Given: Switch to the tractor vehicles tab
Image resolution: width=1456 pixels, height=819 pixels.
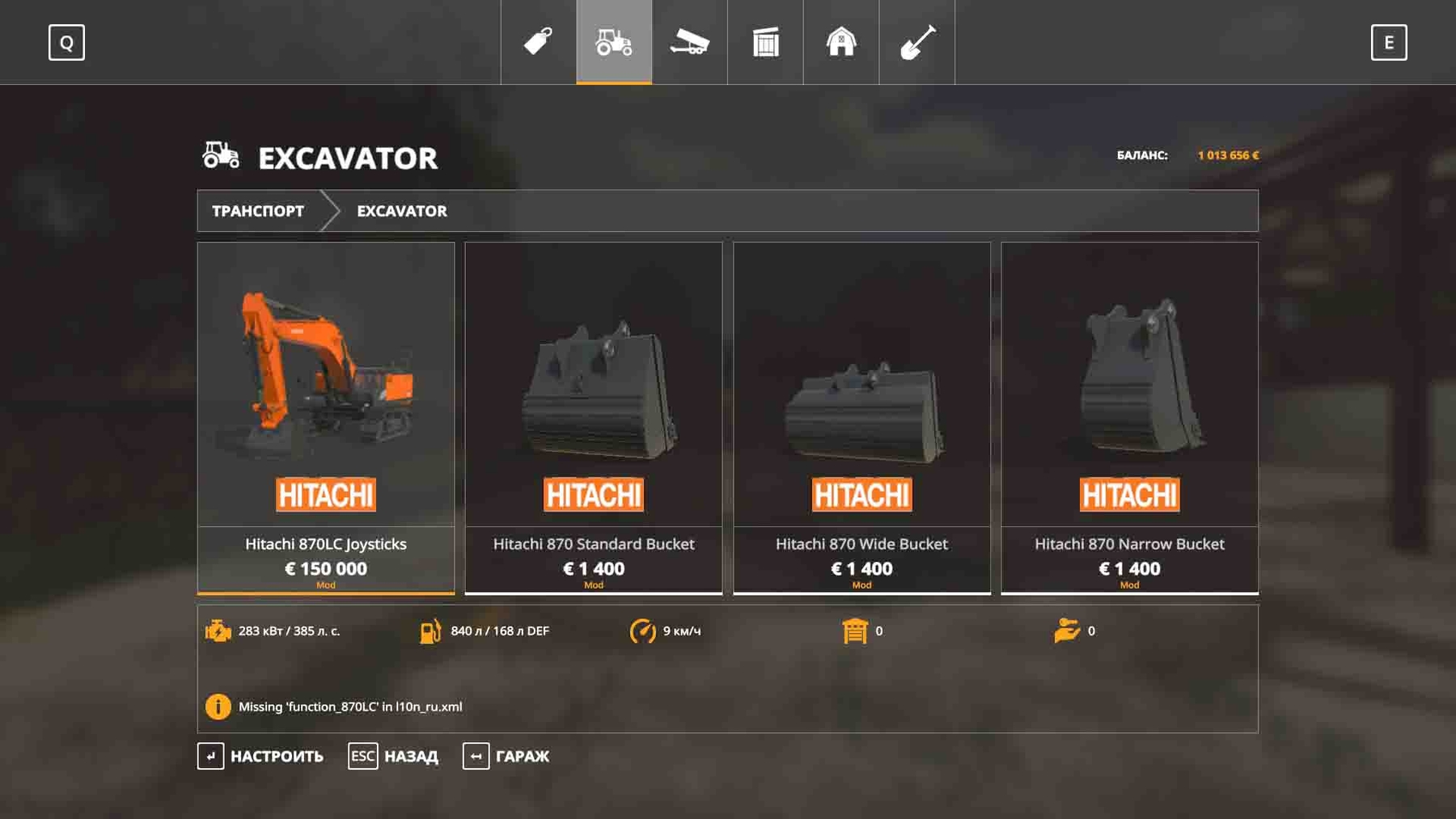Looking at the screenshot, I should coord(614,42).
